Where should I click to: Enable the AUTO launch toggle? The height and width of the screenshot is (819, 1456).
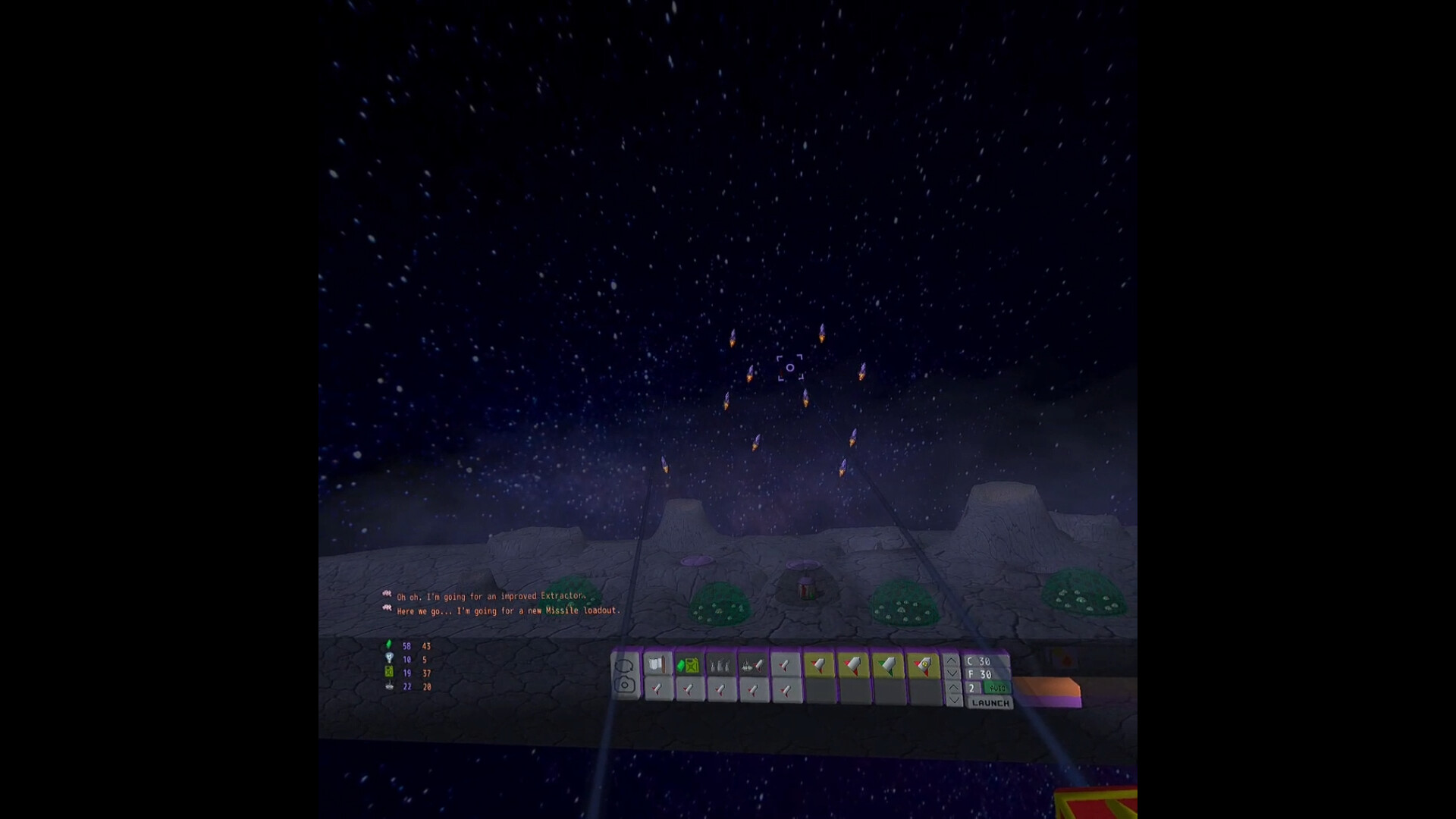[998, 688]
